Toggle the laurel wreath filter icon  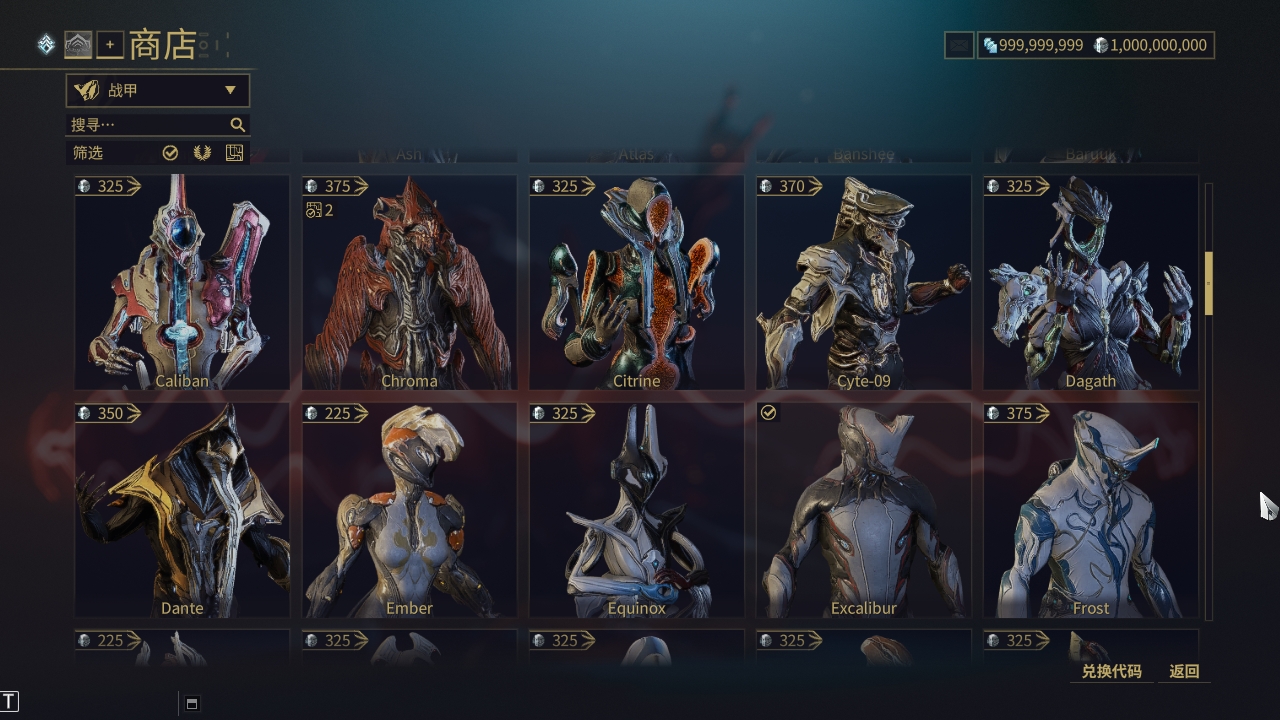(202, 153)
